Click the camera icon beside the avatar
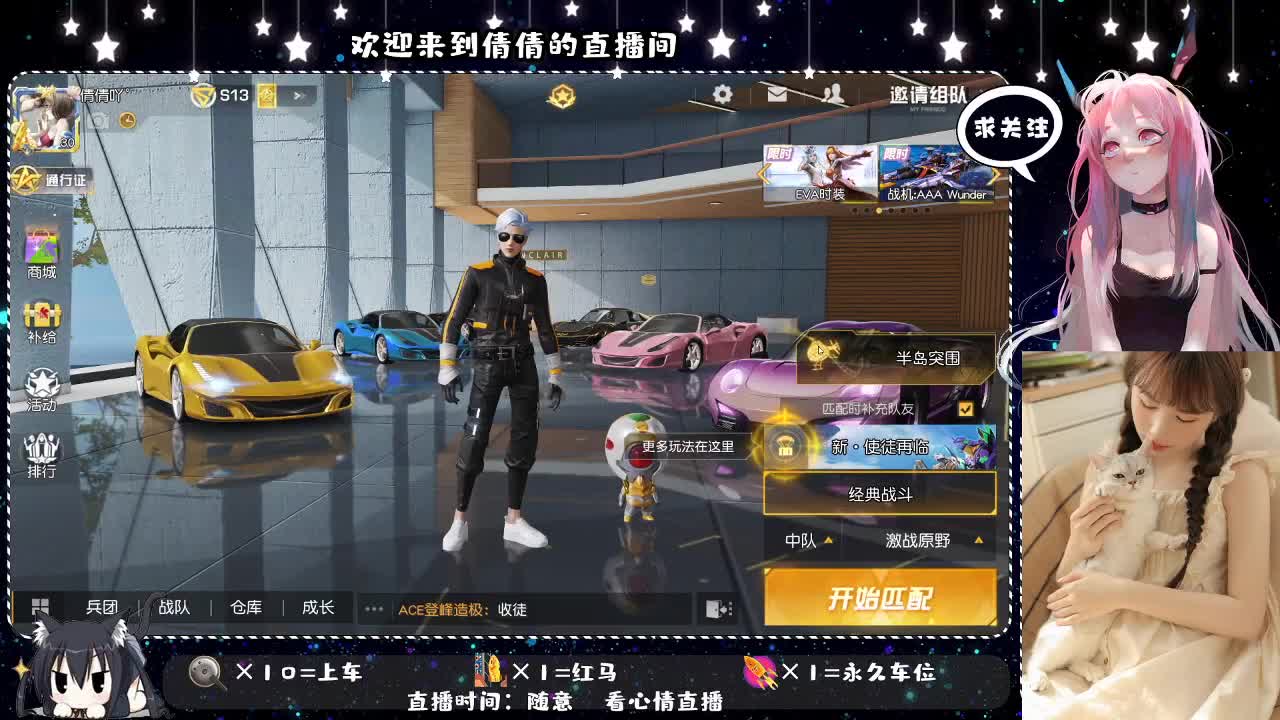 pos(101,118)
